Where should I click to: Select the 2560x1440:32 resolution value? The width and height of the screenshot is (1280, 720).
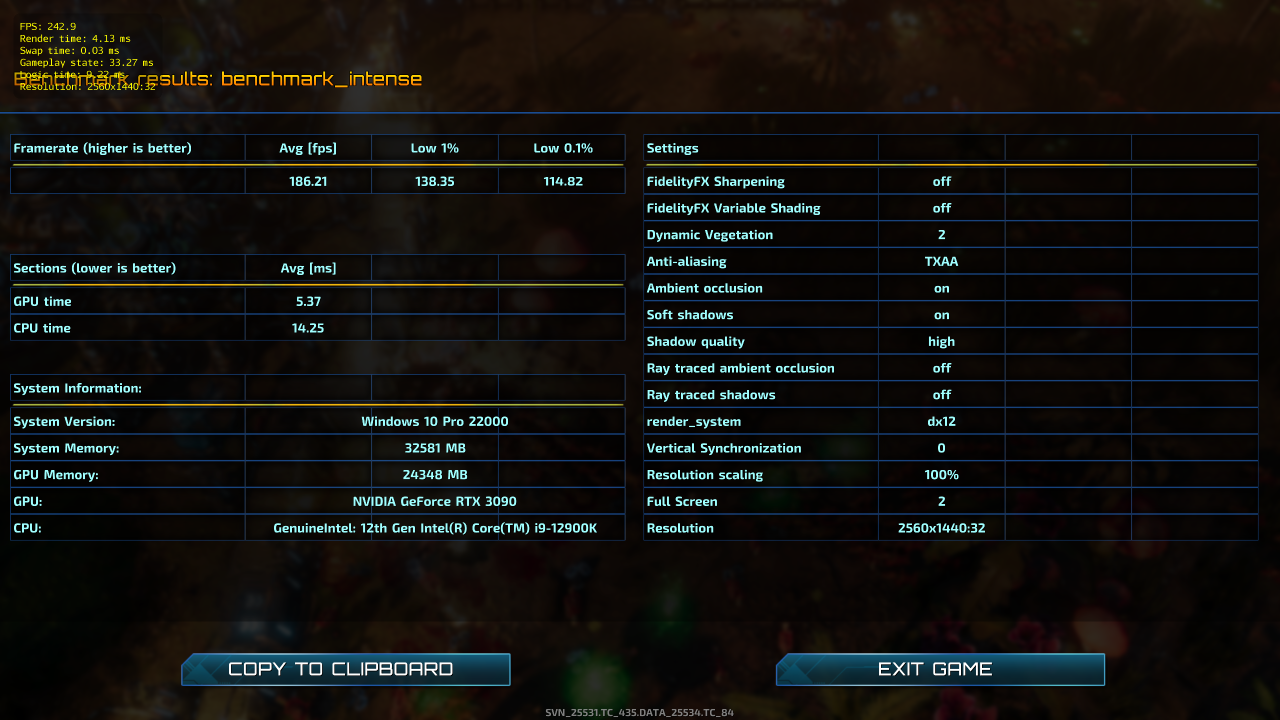click(941, 528)
